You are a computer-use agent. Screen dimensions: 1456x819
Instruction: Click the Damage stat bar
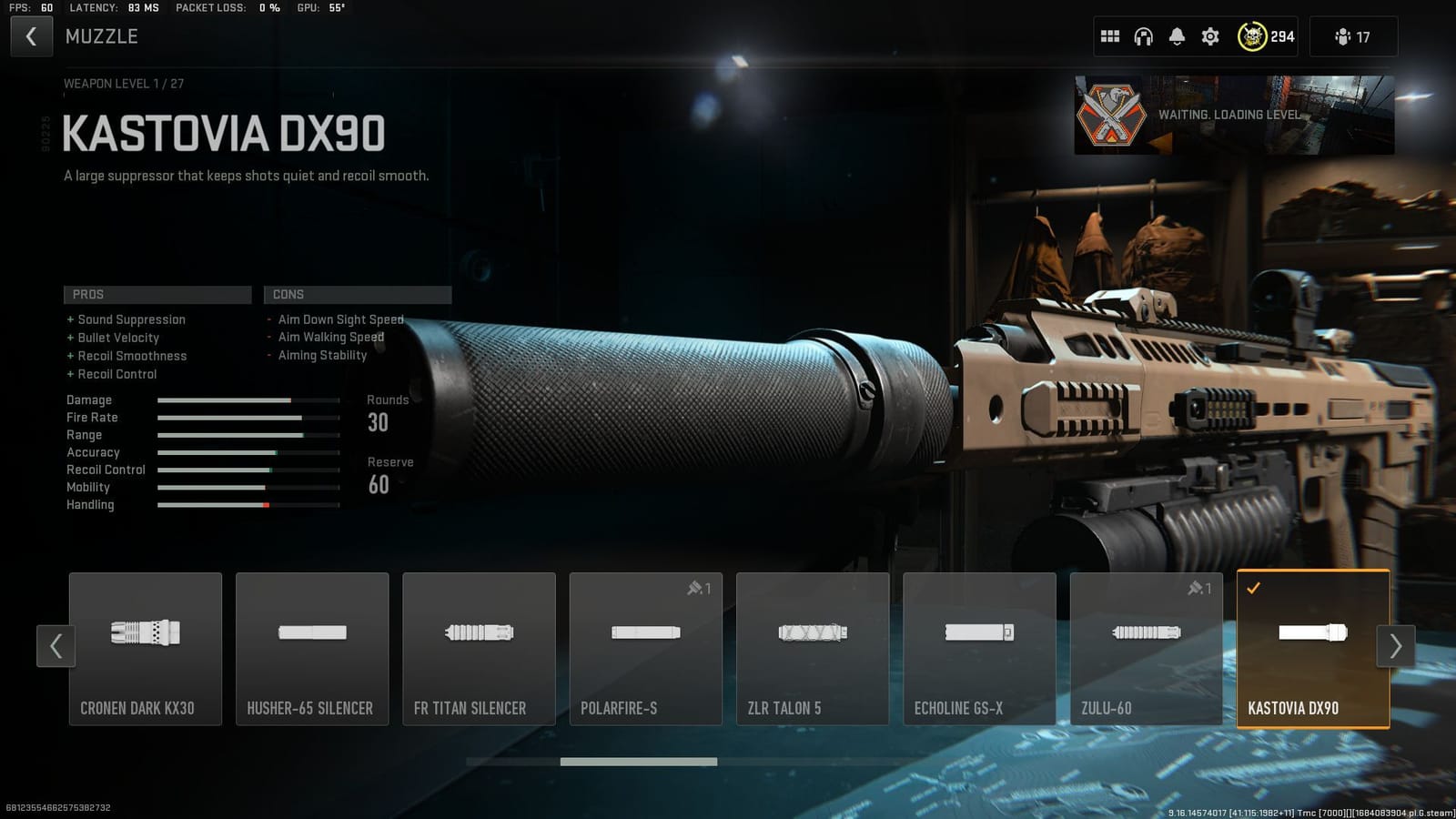click(x=246, y=399)
